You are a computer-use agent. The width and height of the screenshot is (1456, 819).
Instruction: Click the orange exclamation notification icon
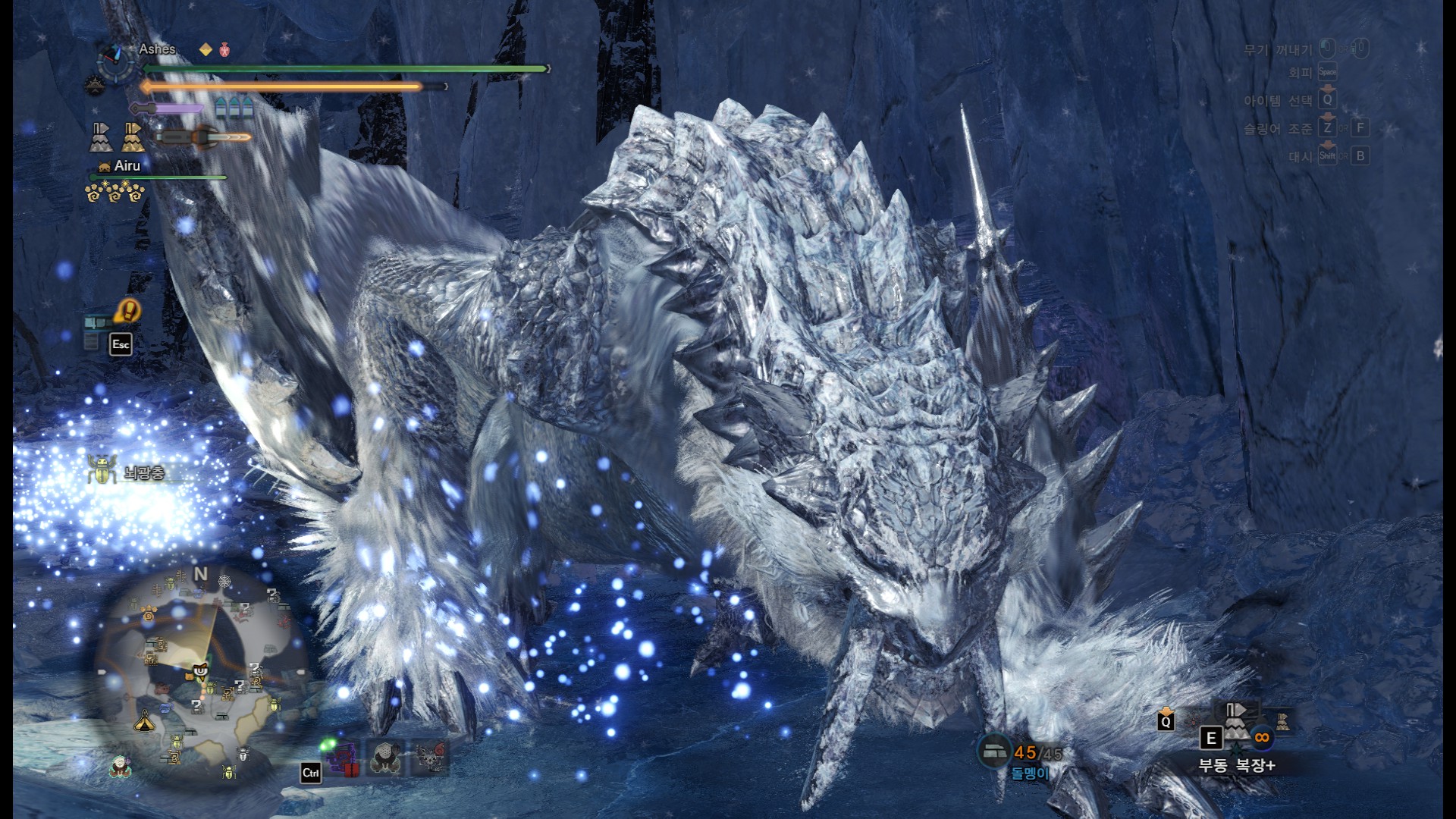129,310
